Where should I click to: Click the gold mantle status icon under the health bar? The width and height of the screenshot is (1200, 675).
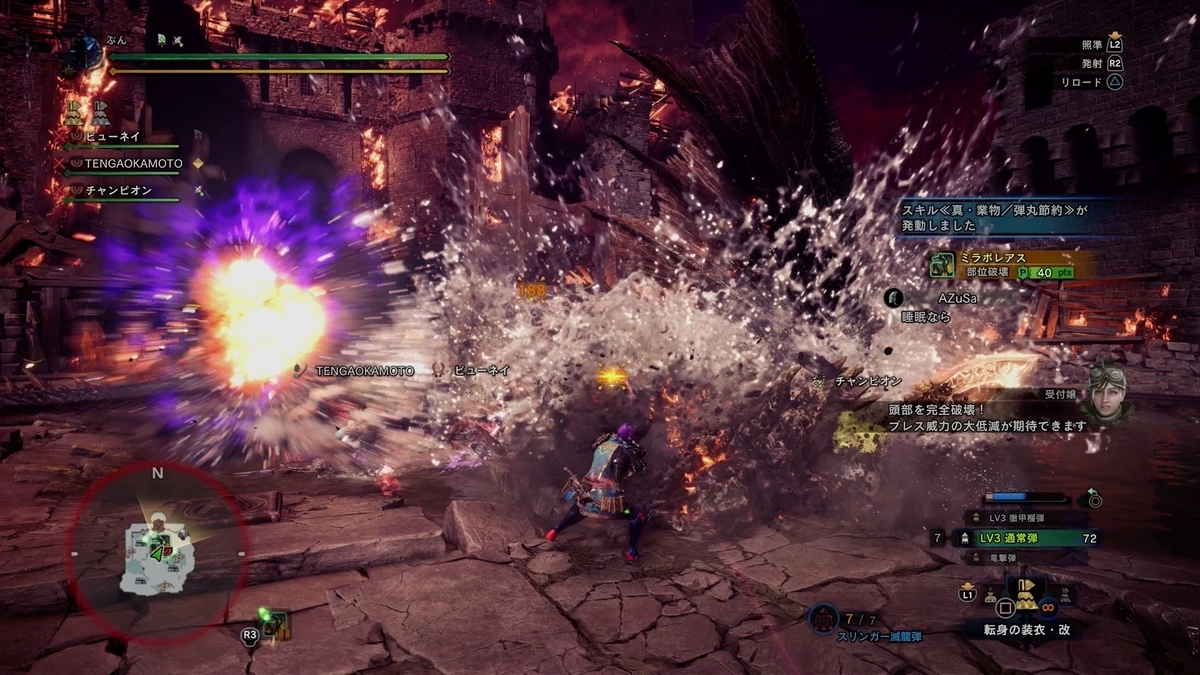75,110
